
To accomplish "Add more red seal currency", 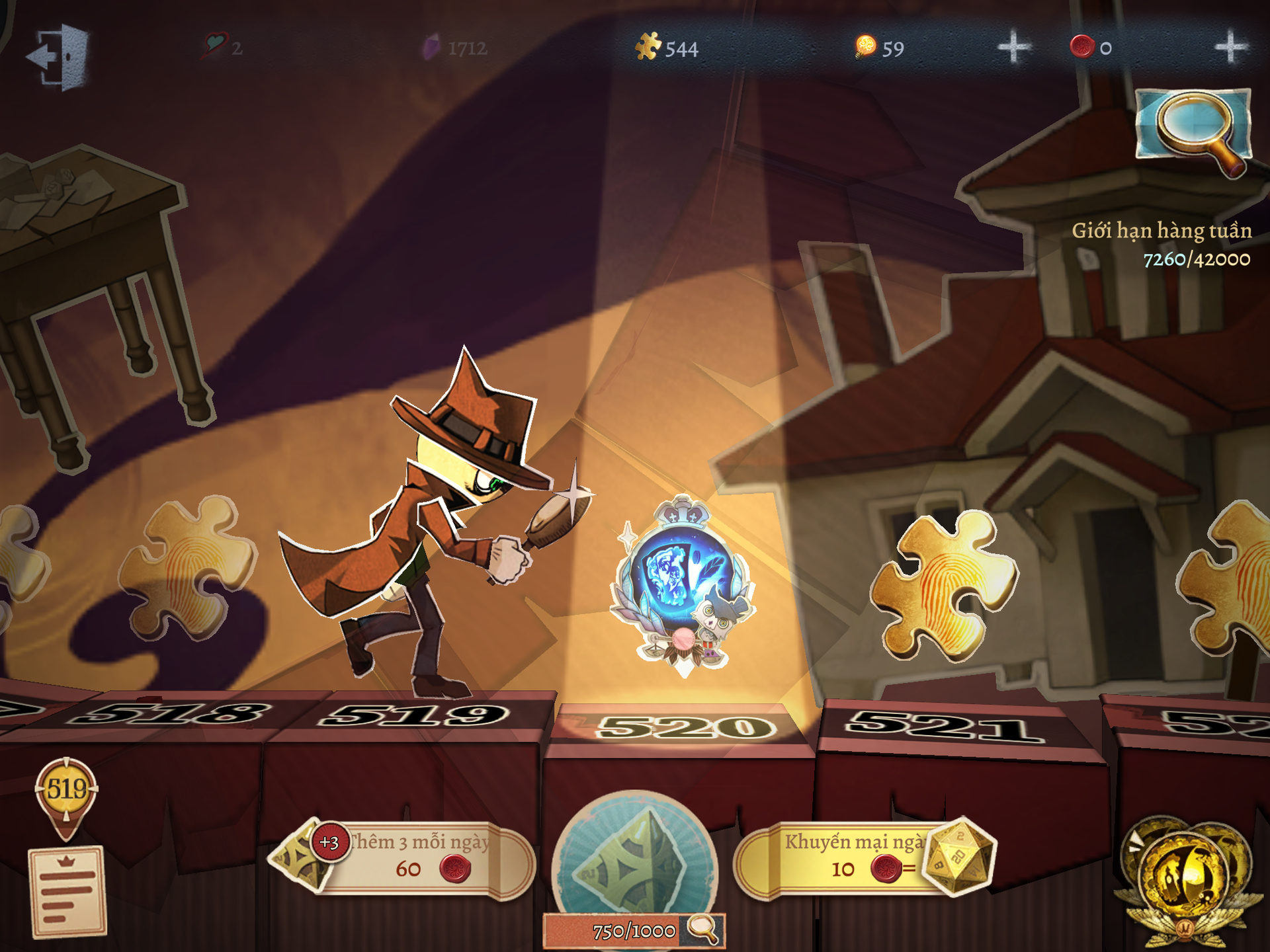I will click(1230, 48).
